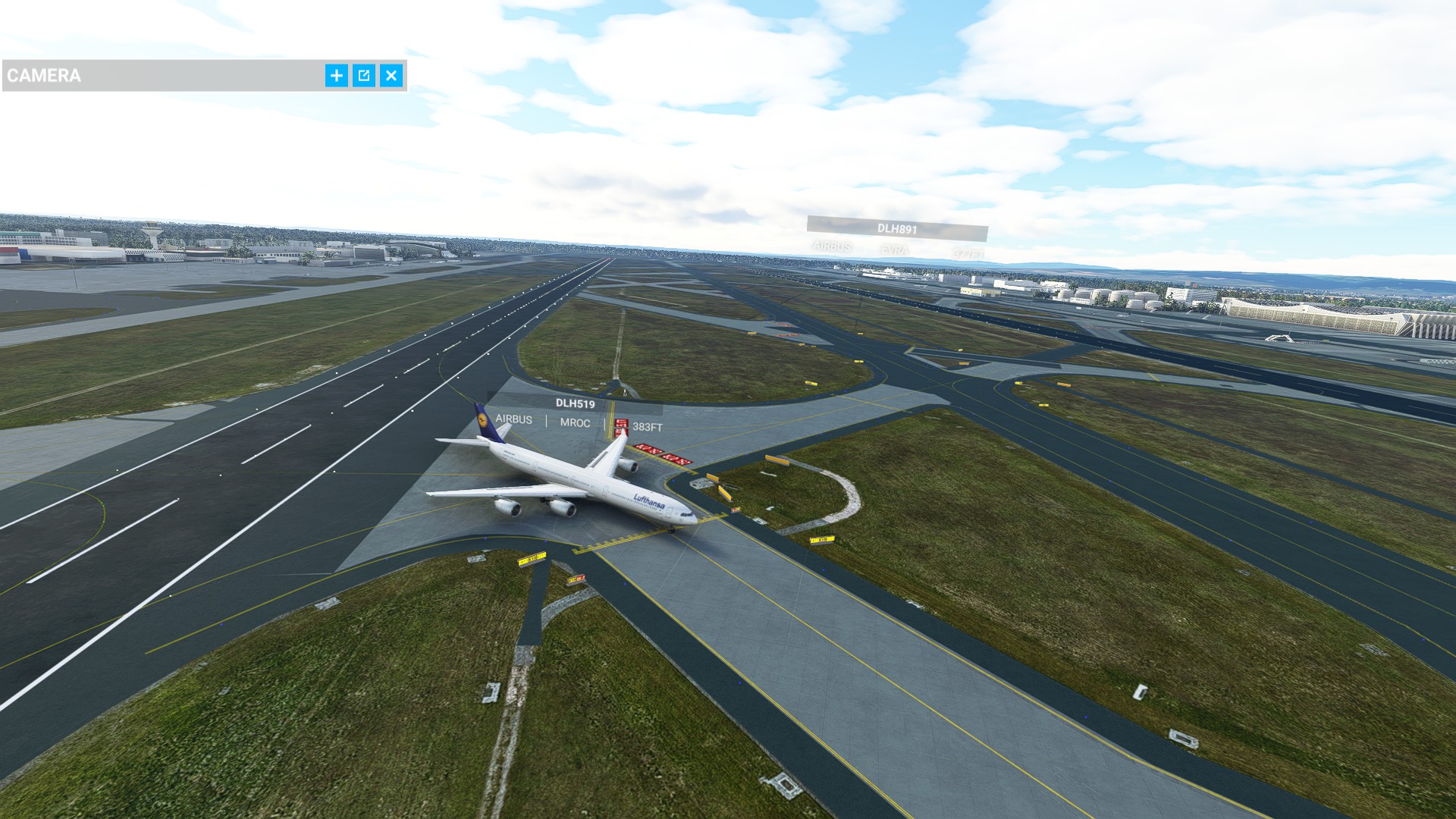Viewport: 1456px width, 819px height.
Task: Select the DLH891 callsign banner in the sky
Action: pyautogui.click(x=897, y=229)
